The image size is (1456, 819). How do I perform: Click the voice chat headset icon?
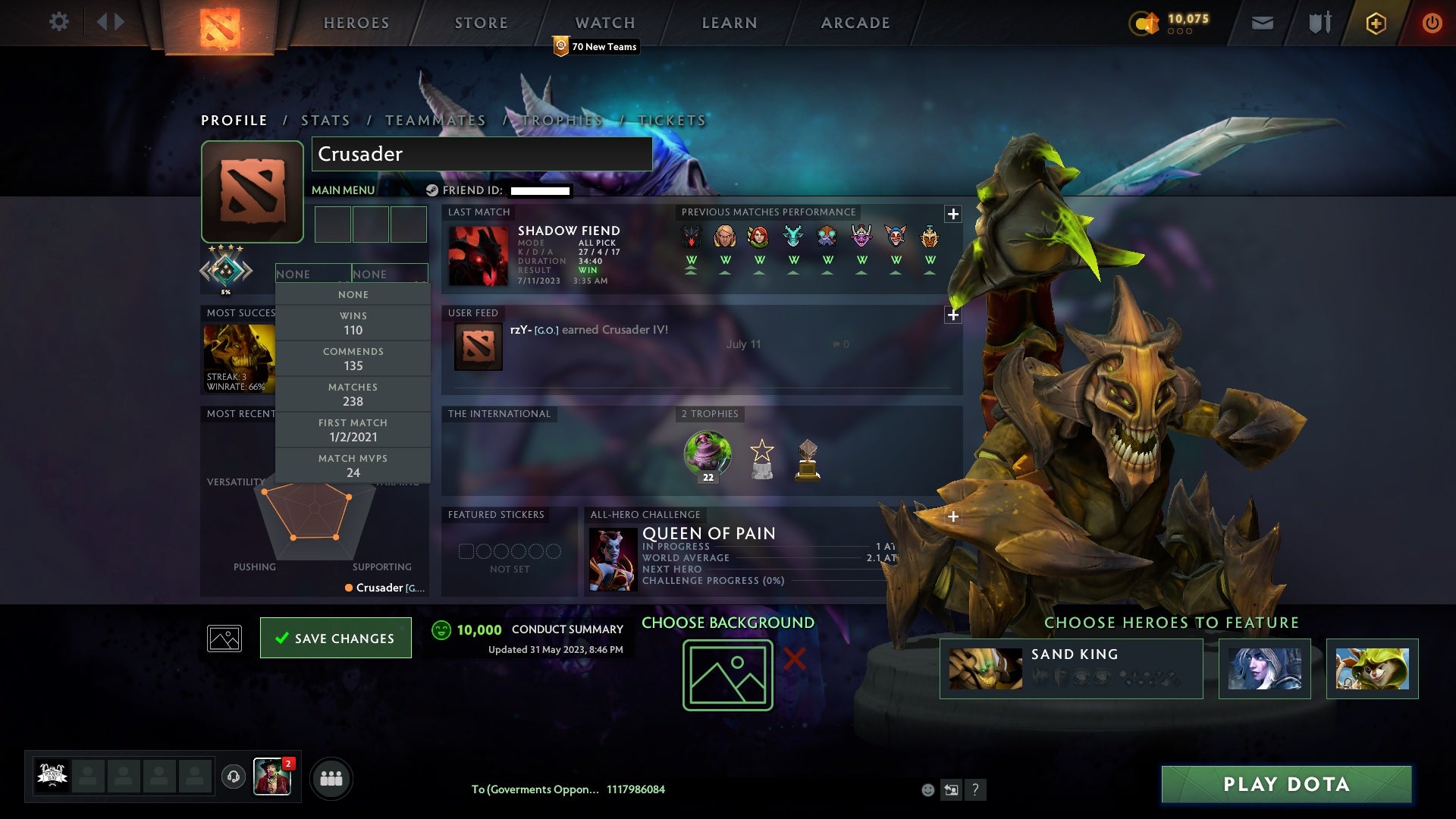point(234,778)
